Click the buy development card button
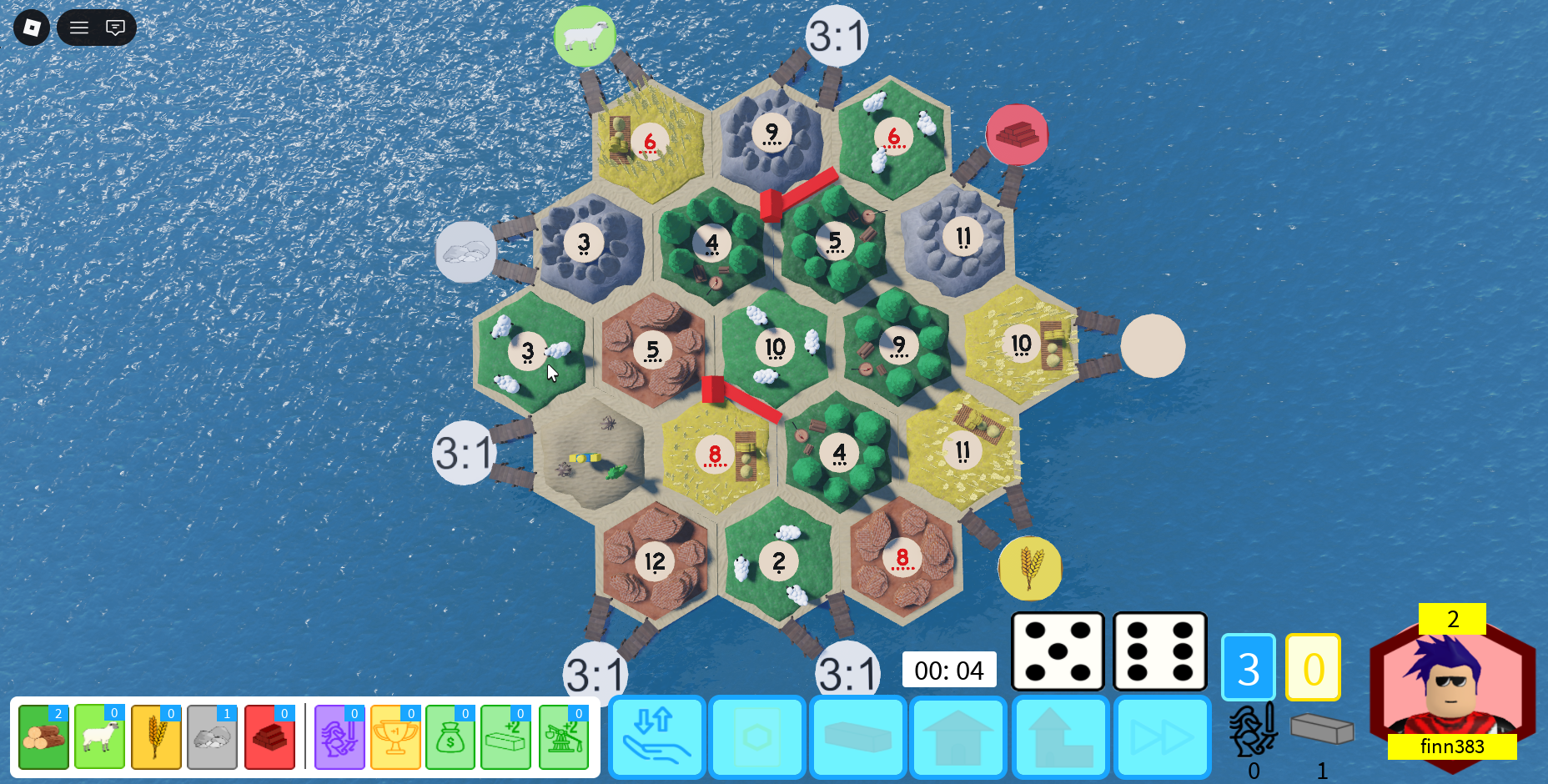The width and height of the screenshot is (1548, 784). coord(757,737)
